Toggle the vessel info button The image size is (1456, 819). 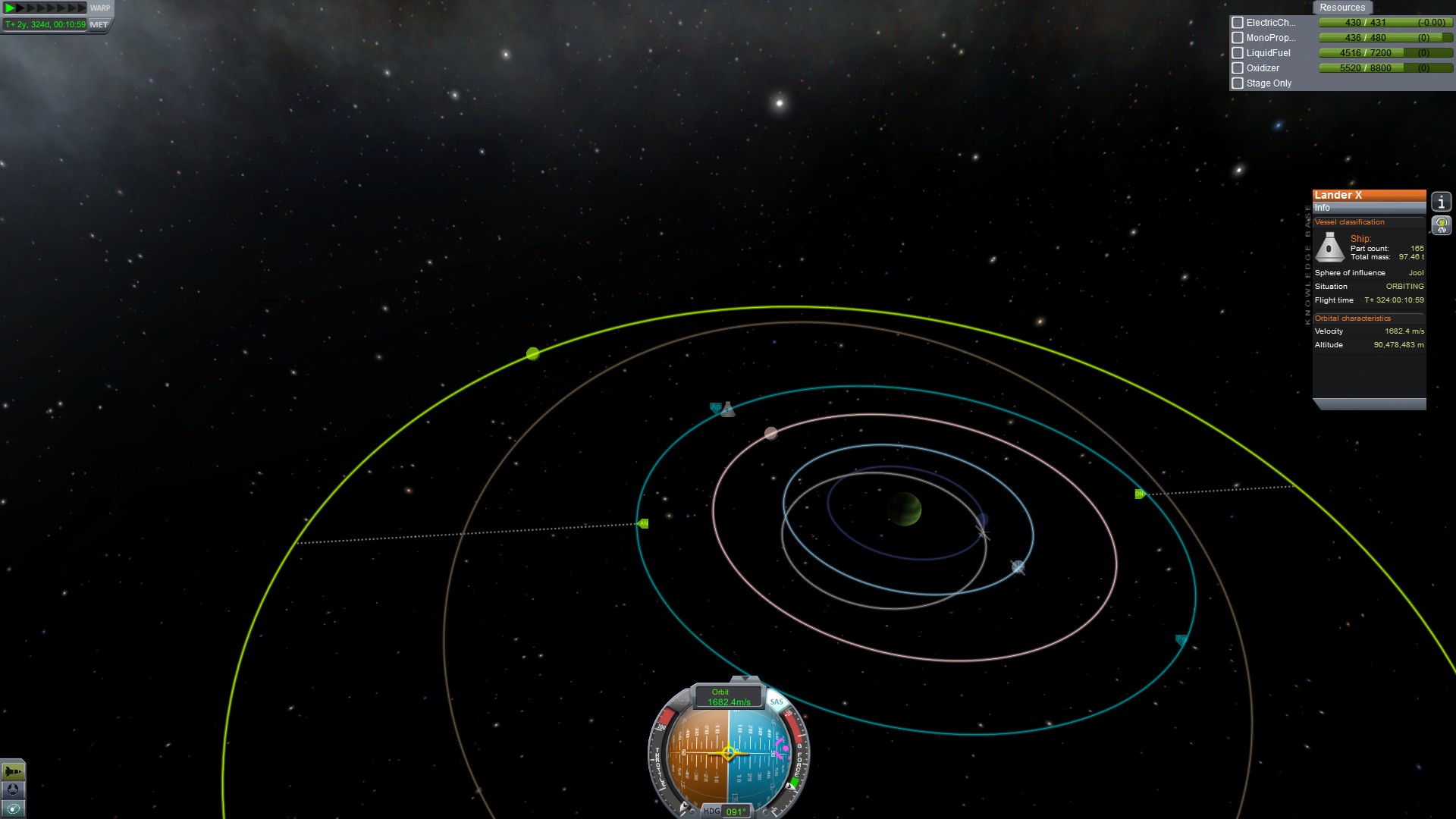pos(1441,202)
